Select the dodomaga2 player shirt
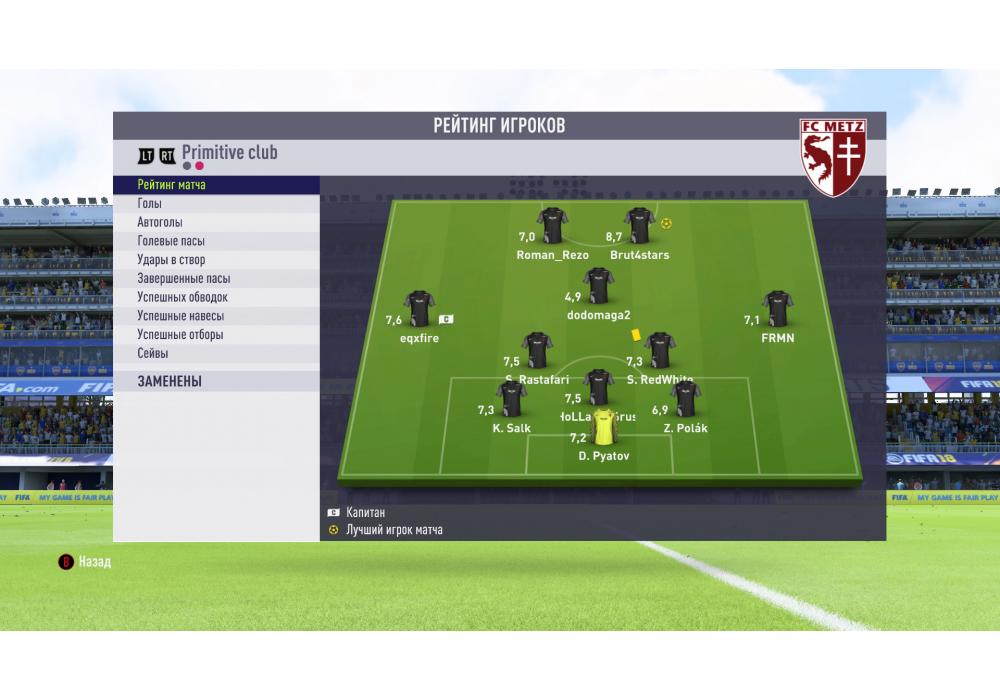 click(x=598, y=286)
